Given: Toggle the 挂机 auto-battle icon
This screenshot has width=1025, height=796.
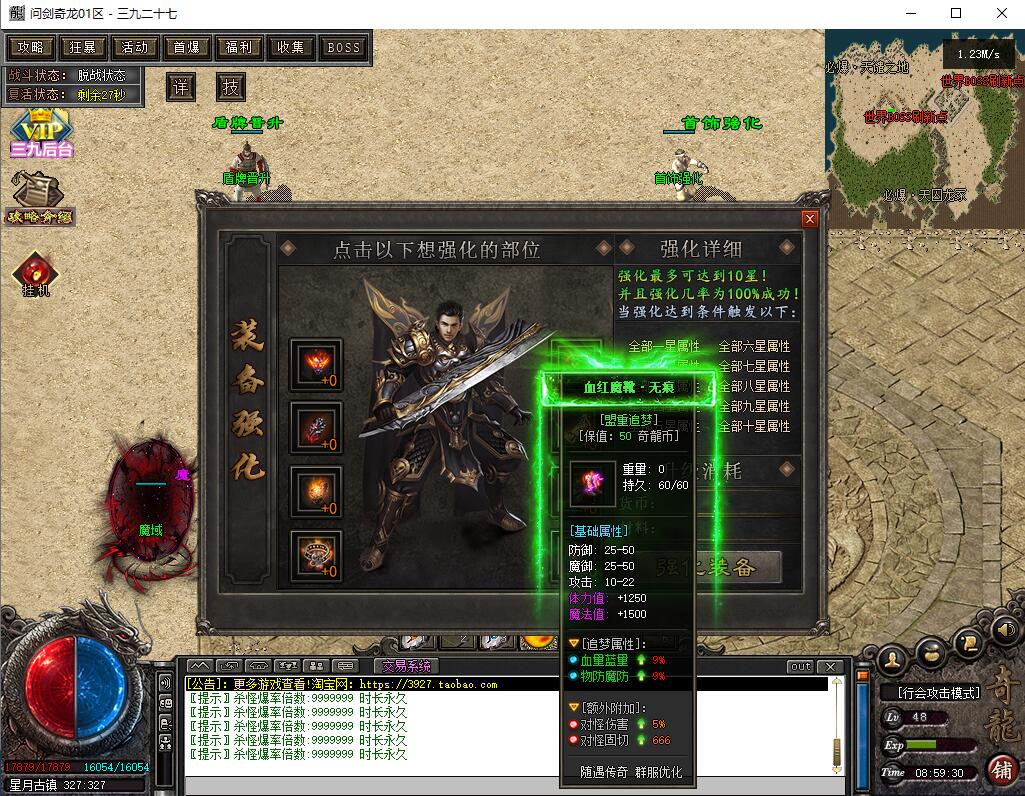Looking at the screenshot, I should 36,273.
